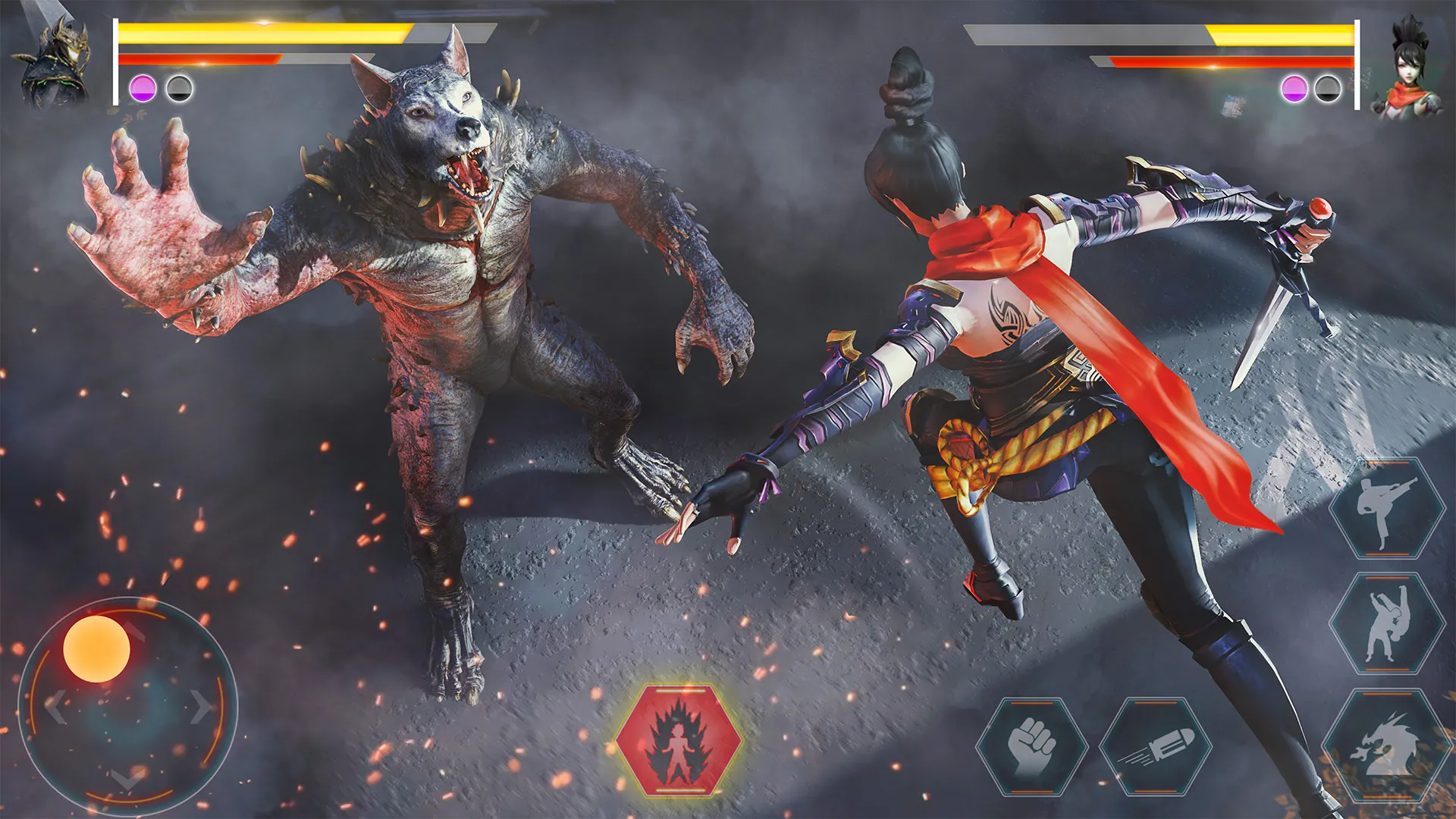The width and height of the screenshot is (1456, 819).
Task: Select the red-scarf ninja girl portrait
Action: pos(1407,68)
